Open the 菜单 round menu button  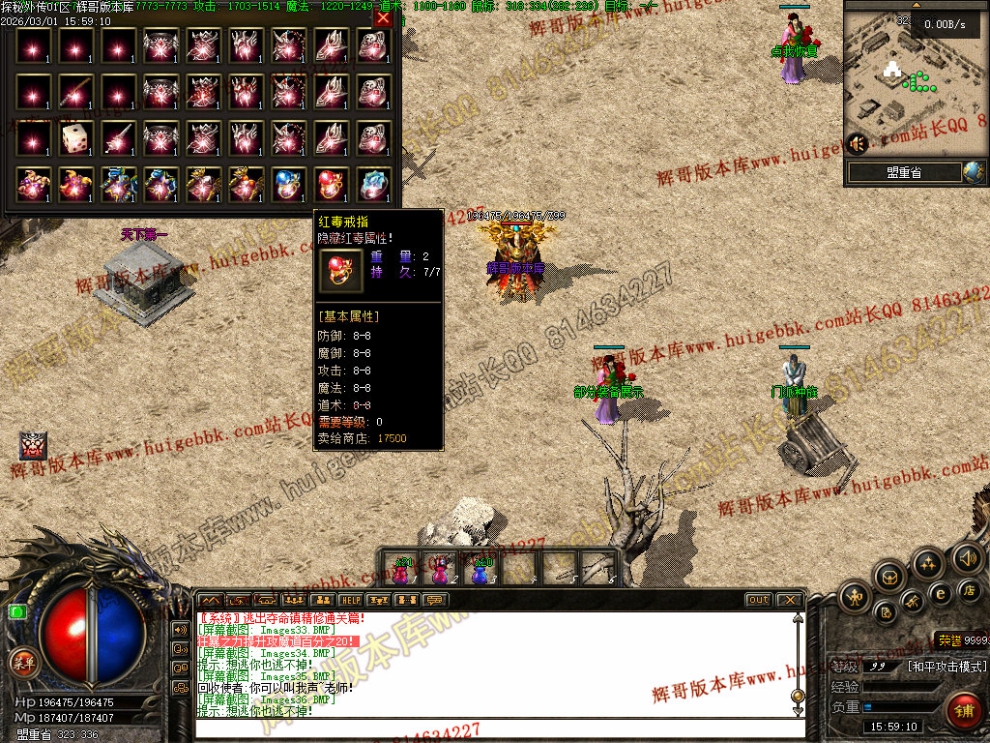coord(22,661)
